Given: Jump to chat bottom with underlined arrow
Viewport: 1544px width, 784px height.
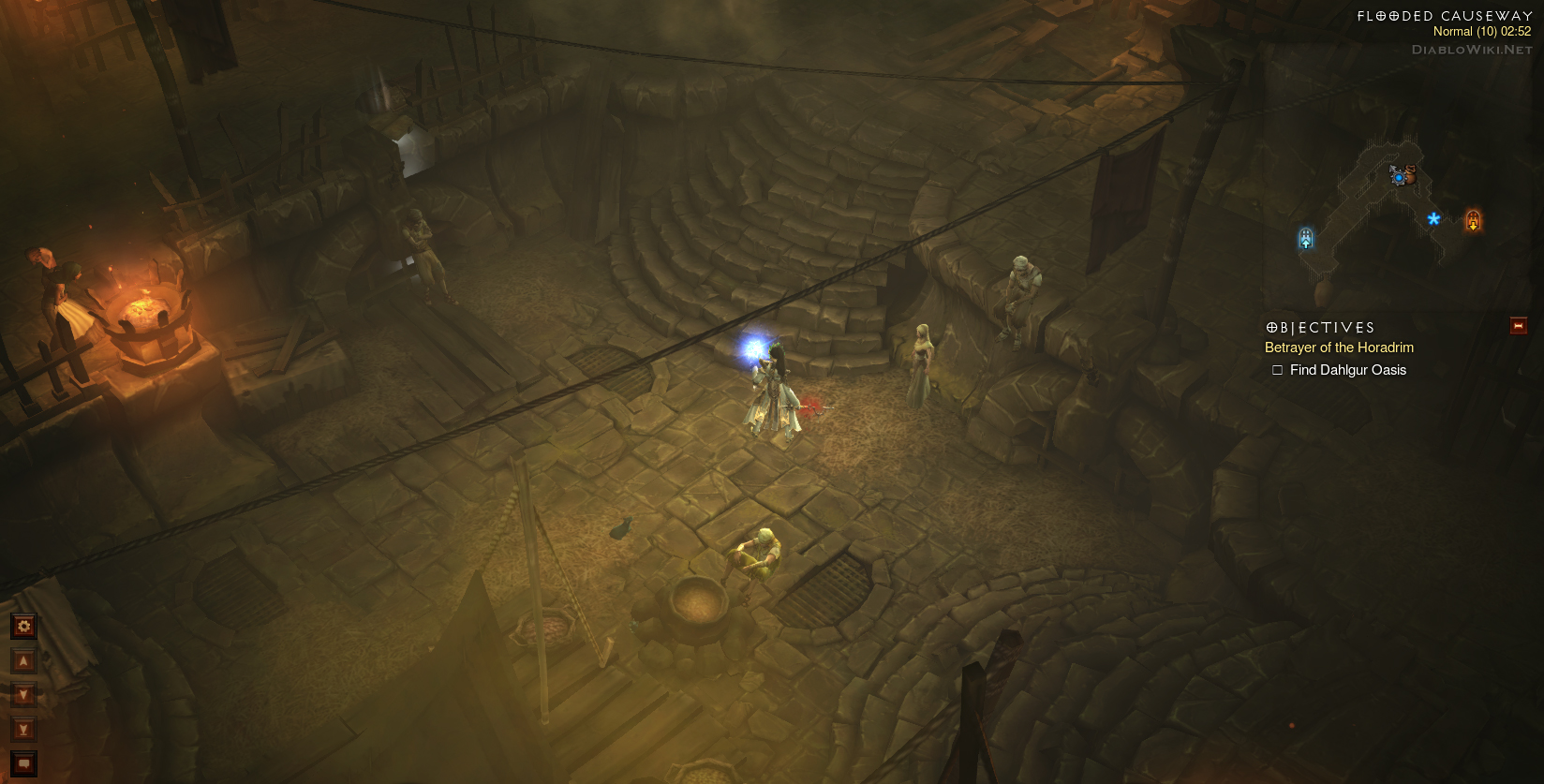Looking at the screenshot, I should 24,730.
